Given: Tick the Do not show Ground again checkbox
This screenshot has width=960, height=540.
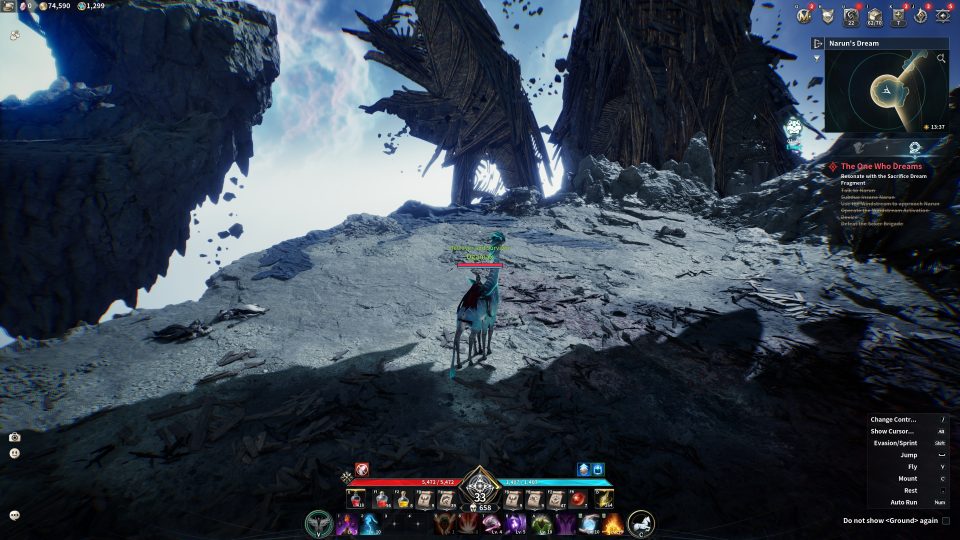Looking at the screenshot, I should [946, 520].
